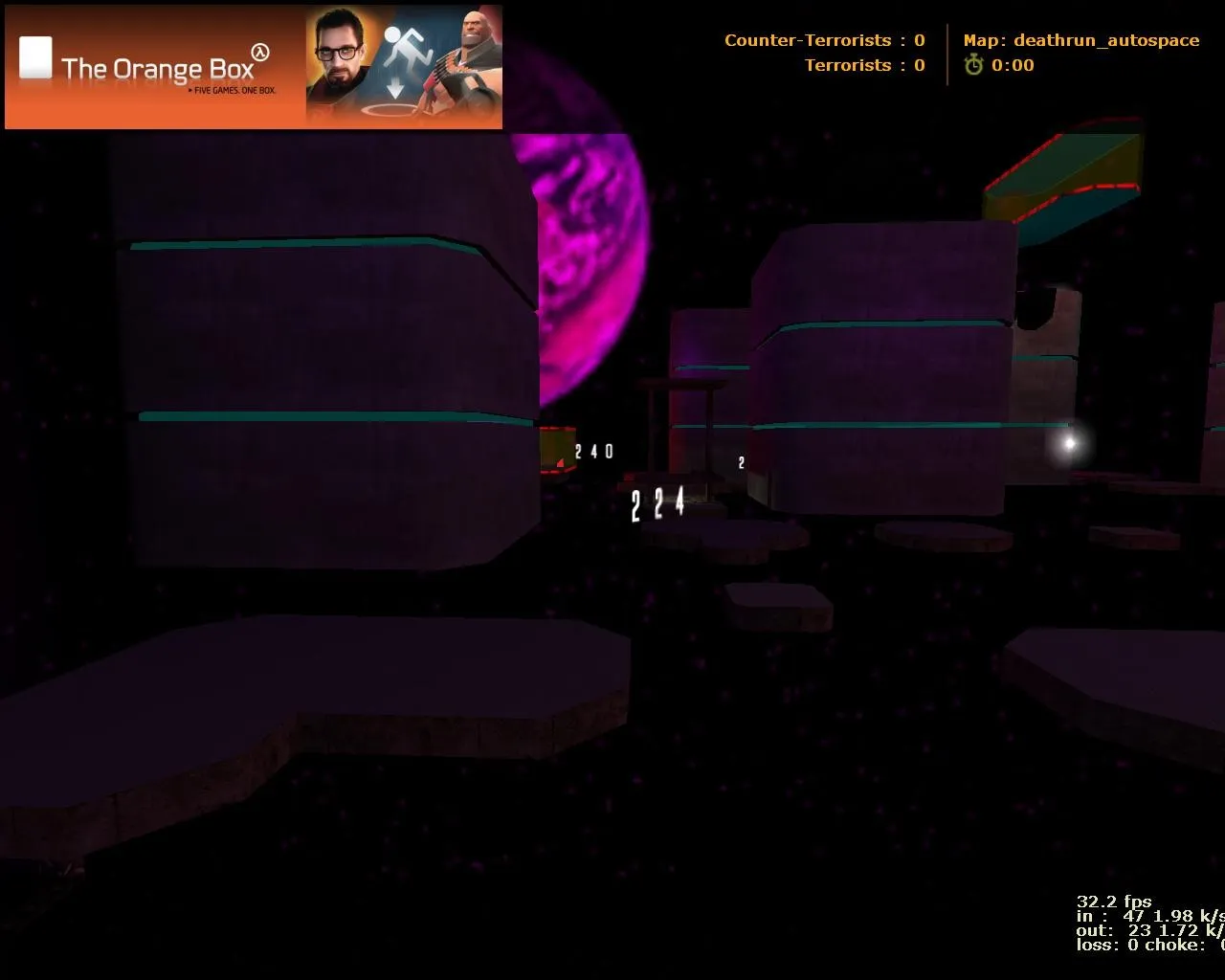Click the floating 224 distance marker
1225x980 pixels.
[x=656, y=503]
